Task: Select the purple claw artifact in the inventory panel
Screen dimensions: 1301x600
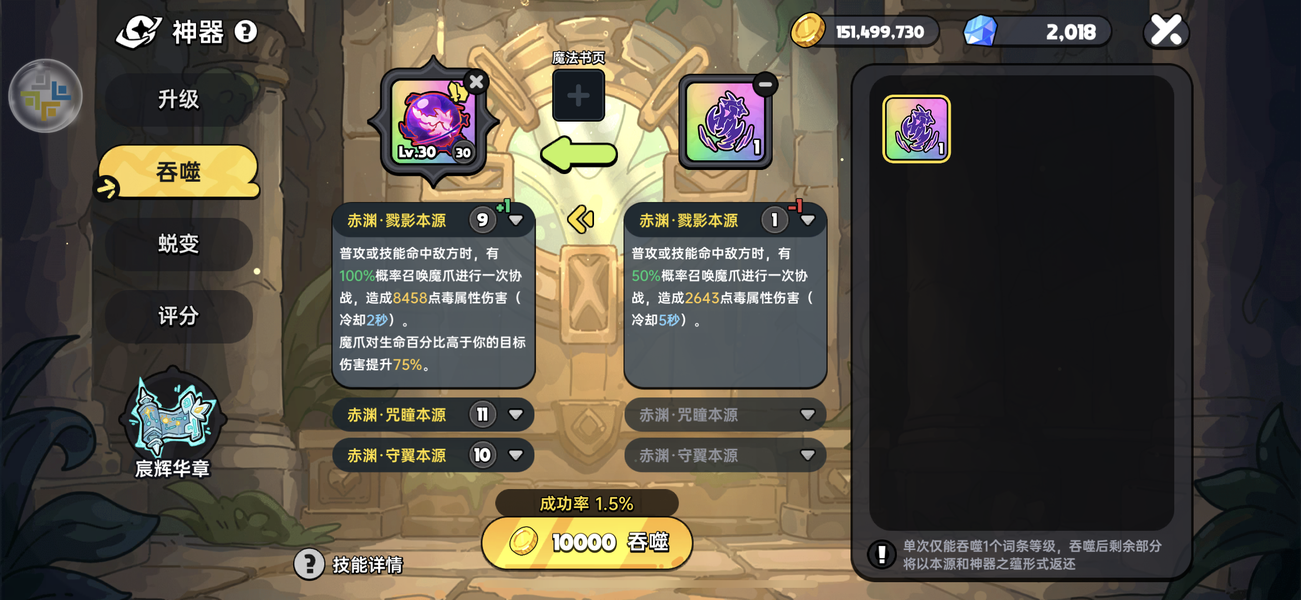Action: click(x=916, y=129)
